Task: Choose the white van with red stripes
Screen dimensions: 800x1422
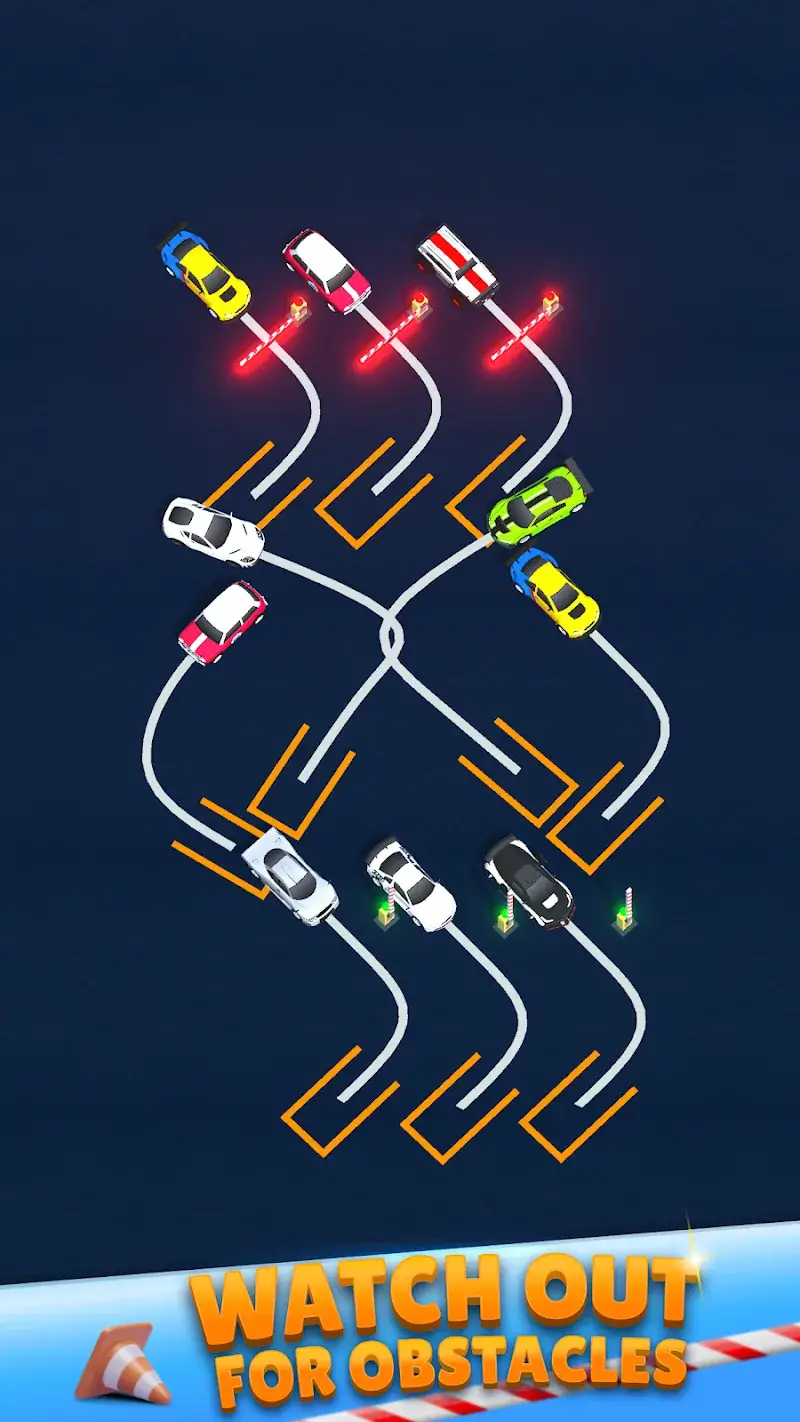Action: [457, 264]
